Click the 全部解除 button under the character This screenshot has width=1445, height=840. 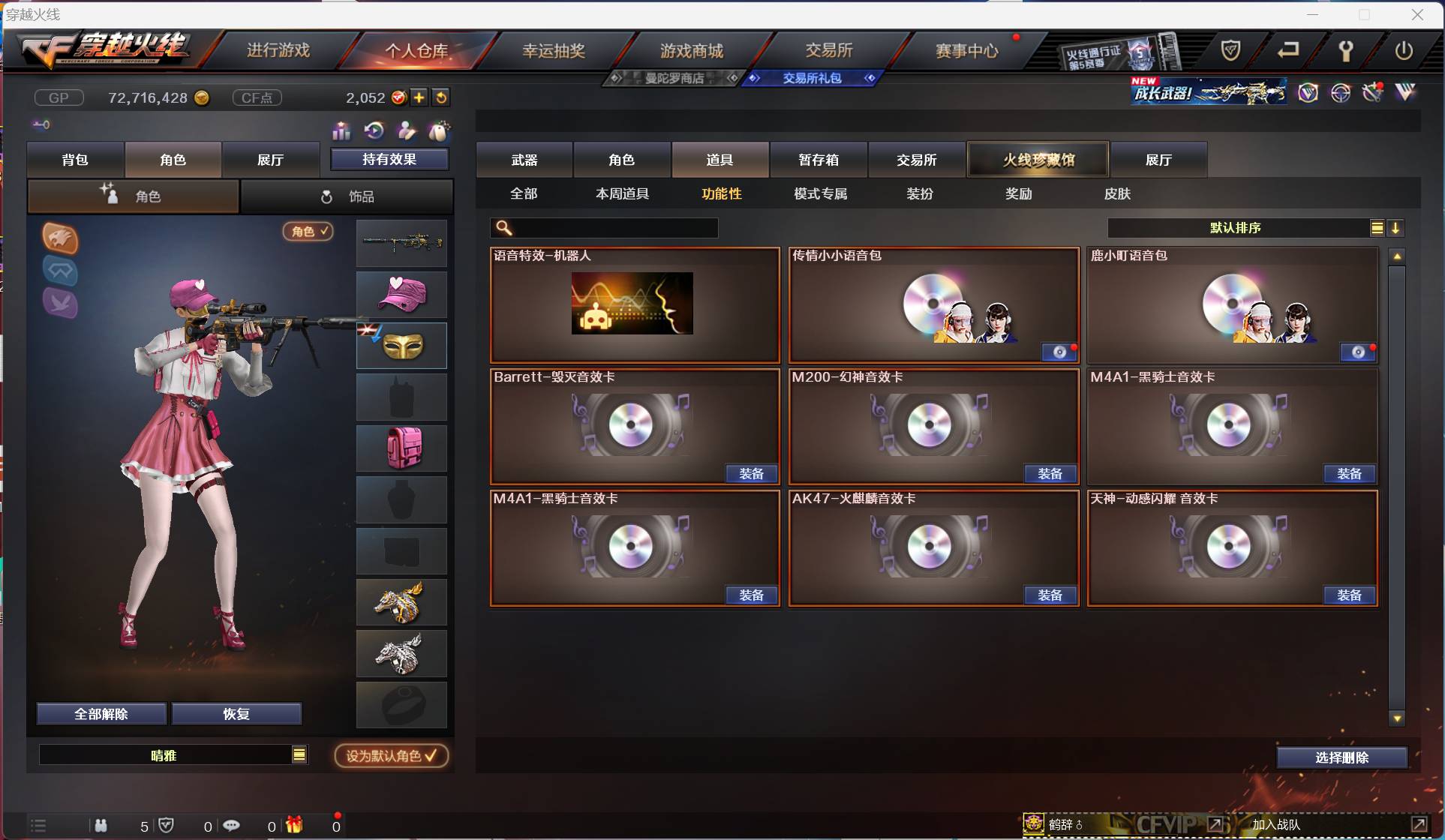pyautogui.click(x=101, y=713)
